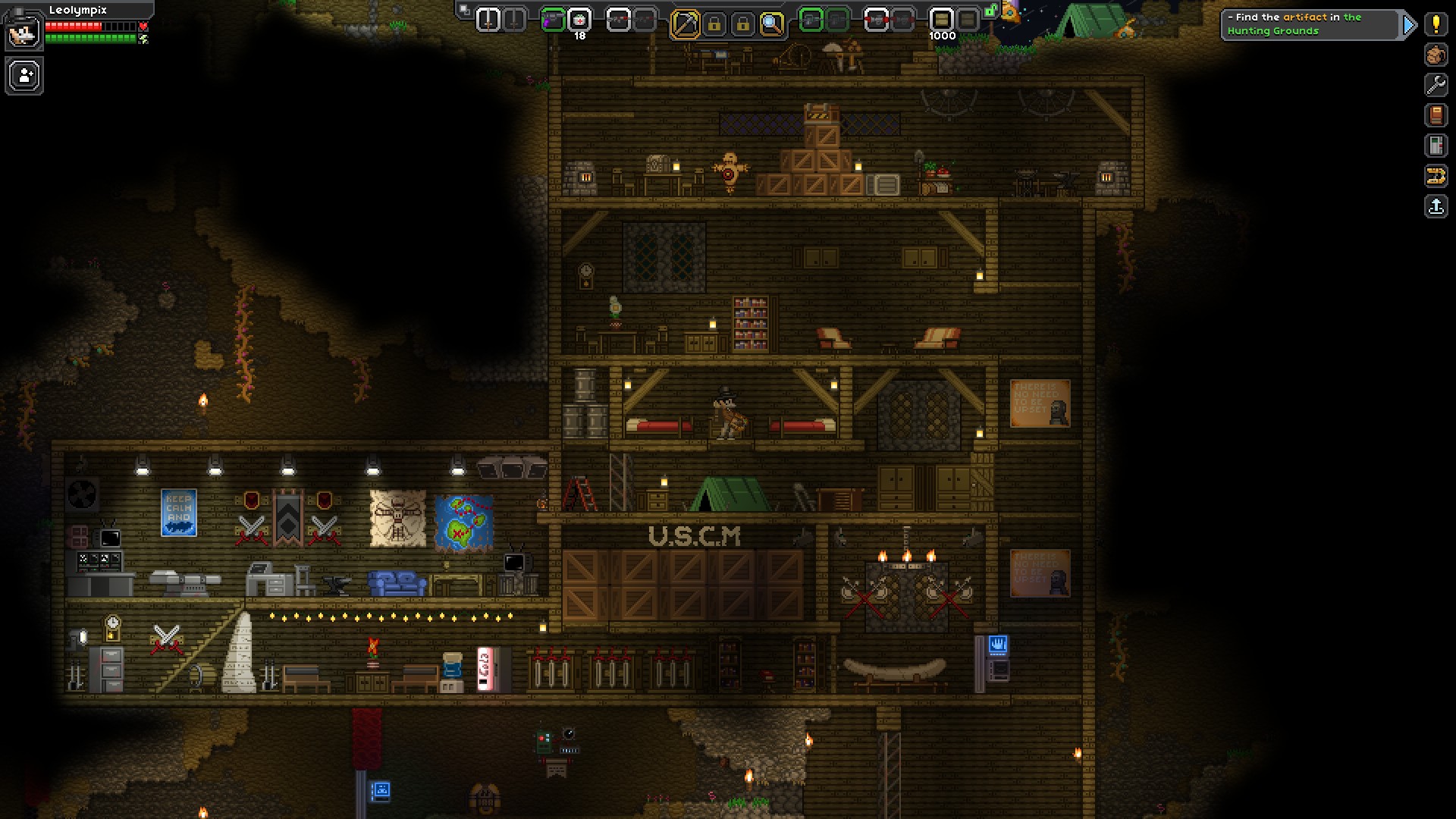Image resolution: width=1456 pixels, height=819 pixels.
Task: Click Leolympix's character portrait
Action: point(24,31)
